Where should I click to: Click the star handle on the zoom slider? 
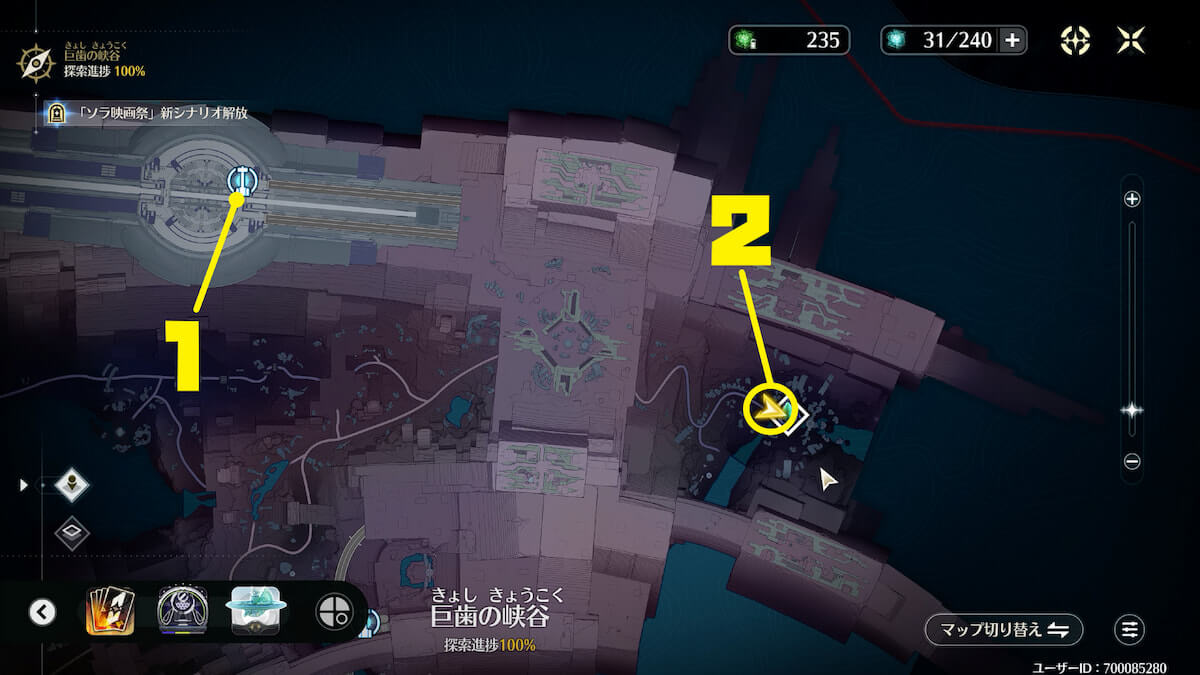click(x=1132, y=410)
